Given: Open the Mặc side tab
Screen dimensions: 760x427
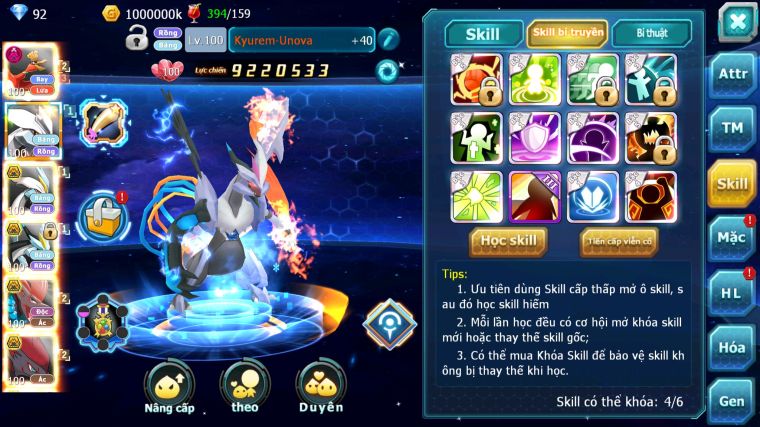Looking at the screenshot, I should pos(732,238).
